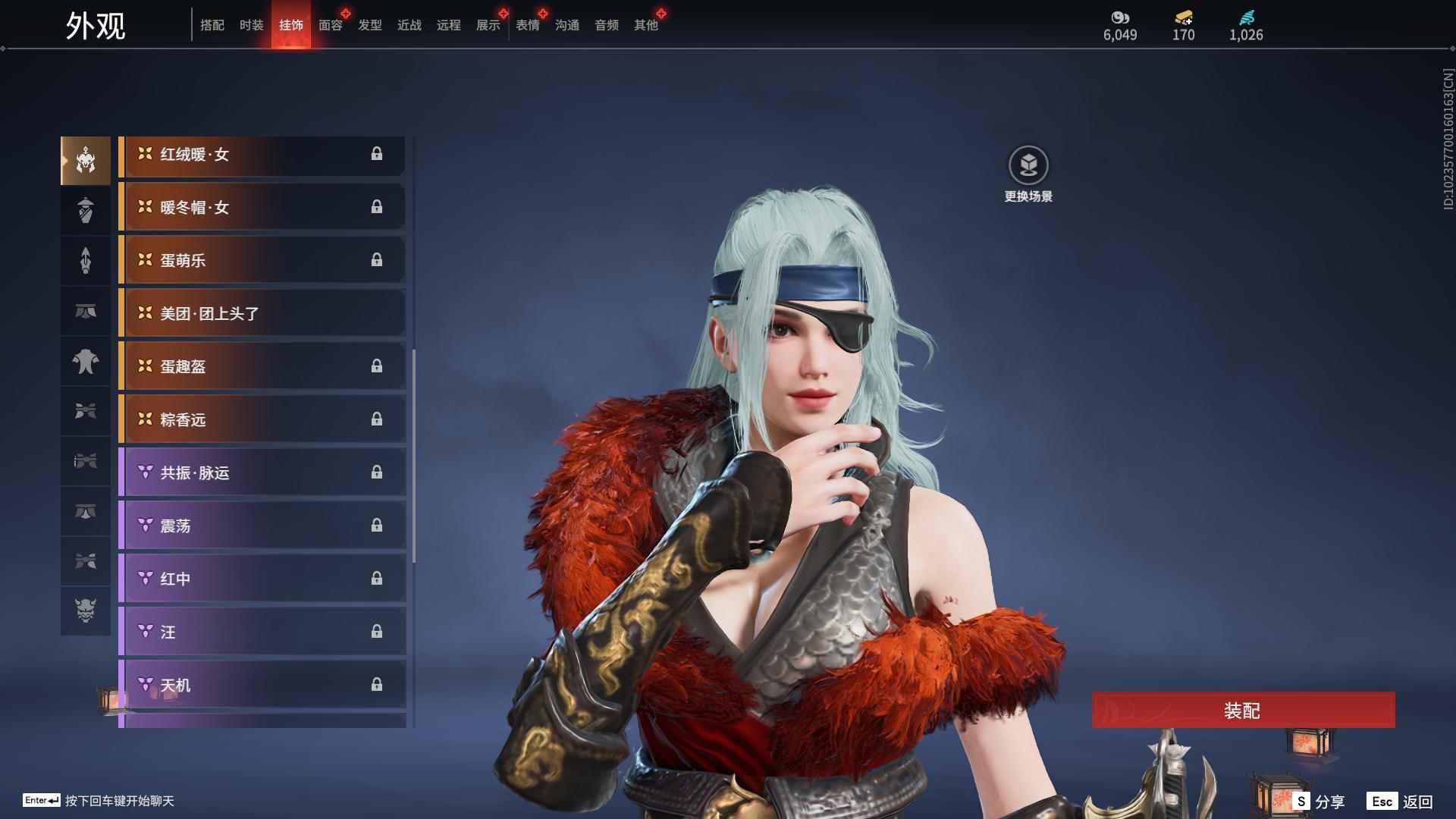Choose the 红绒暖·女 accessory row
This screenshot has height=819, width=1456.
(262, 155)
